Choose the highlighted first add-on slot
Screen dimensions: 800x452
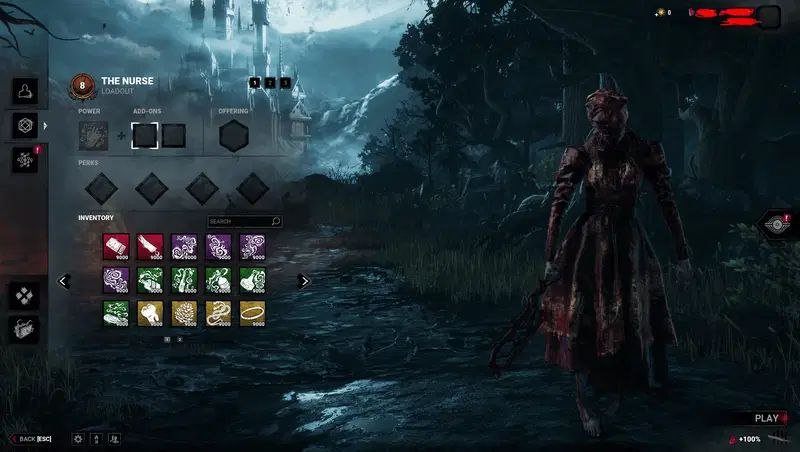tap(145, 135)
